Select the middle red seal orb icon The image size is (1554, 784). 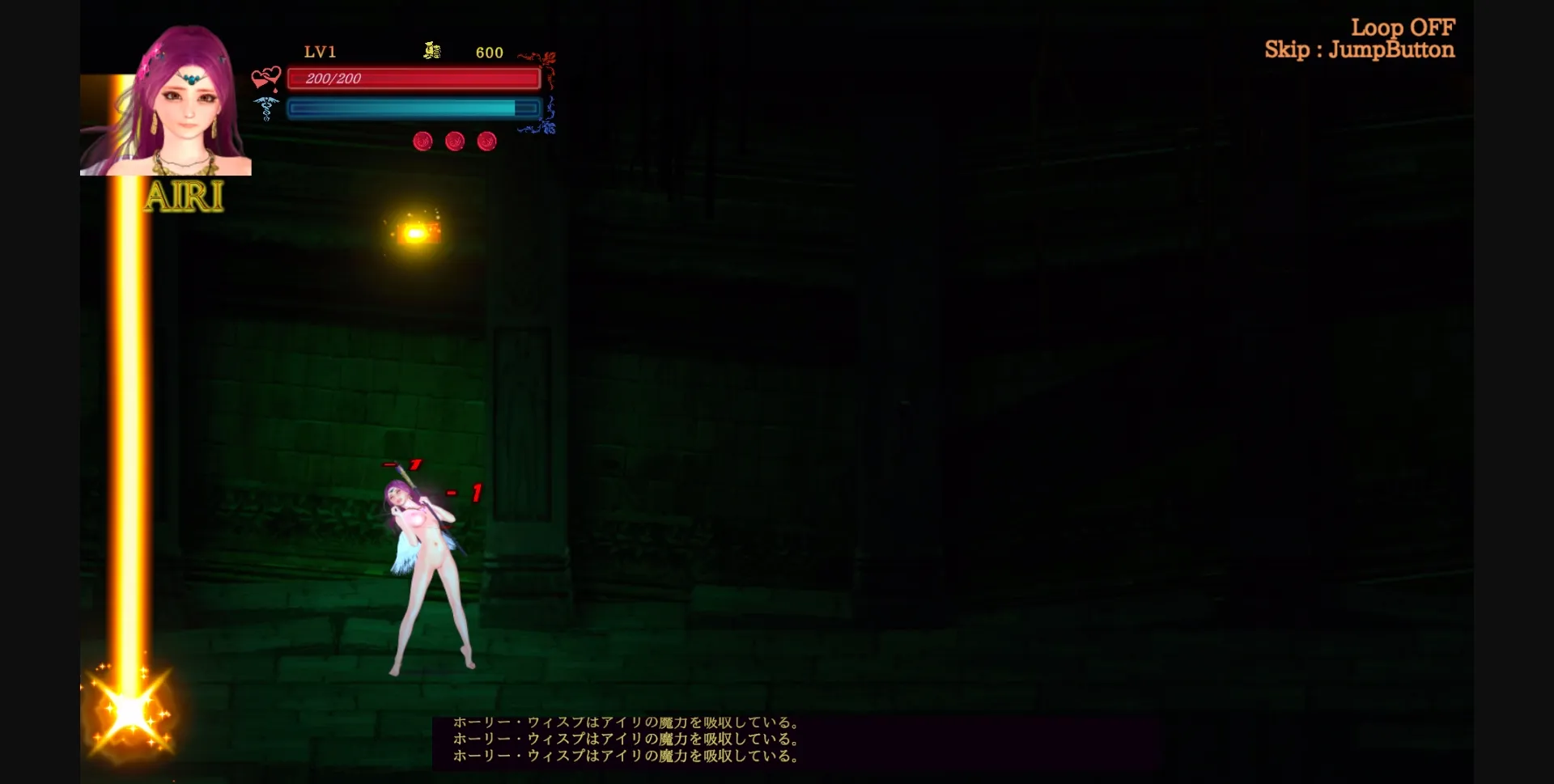[x=454, y=141]
